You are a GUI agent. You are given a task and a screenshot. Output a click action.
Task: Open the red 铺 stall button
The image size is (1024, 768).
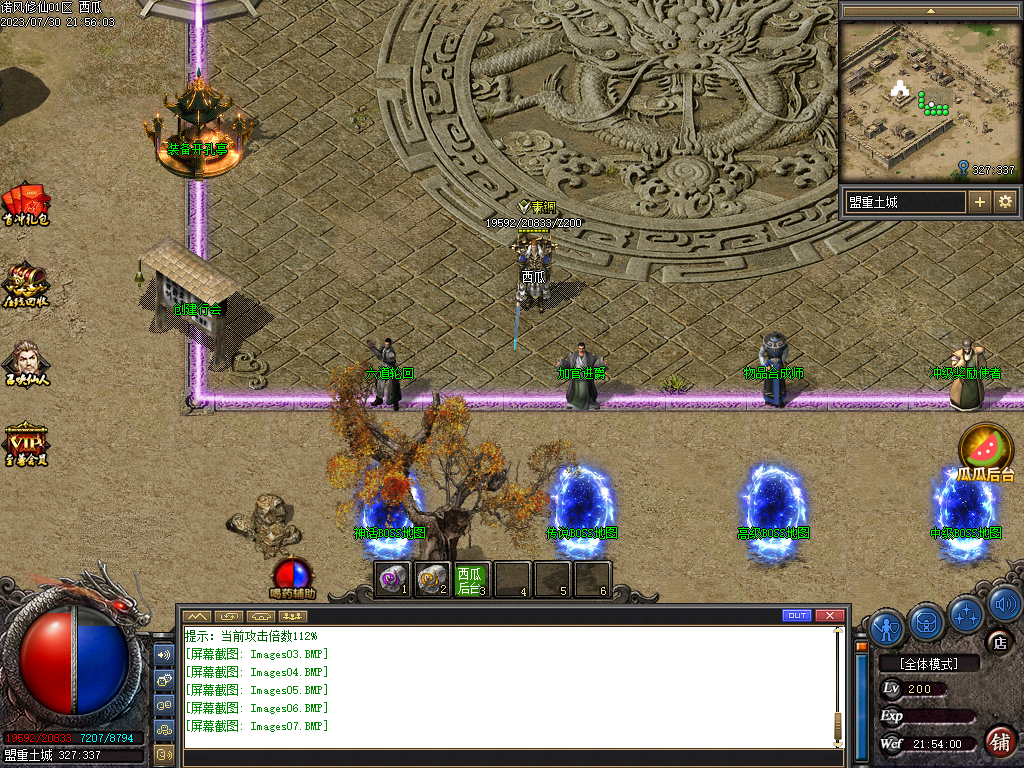tap(999, 741)
